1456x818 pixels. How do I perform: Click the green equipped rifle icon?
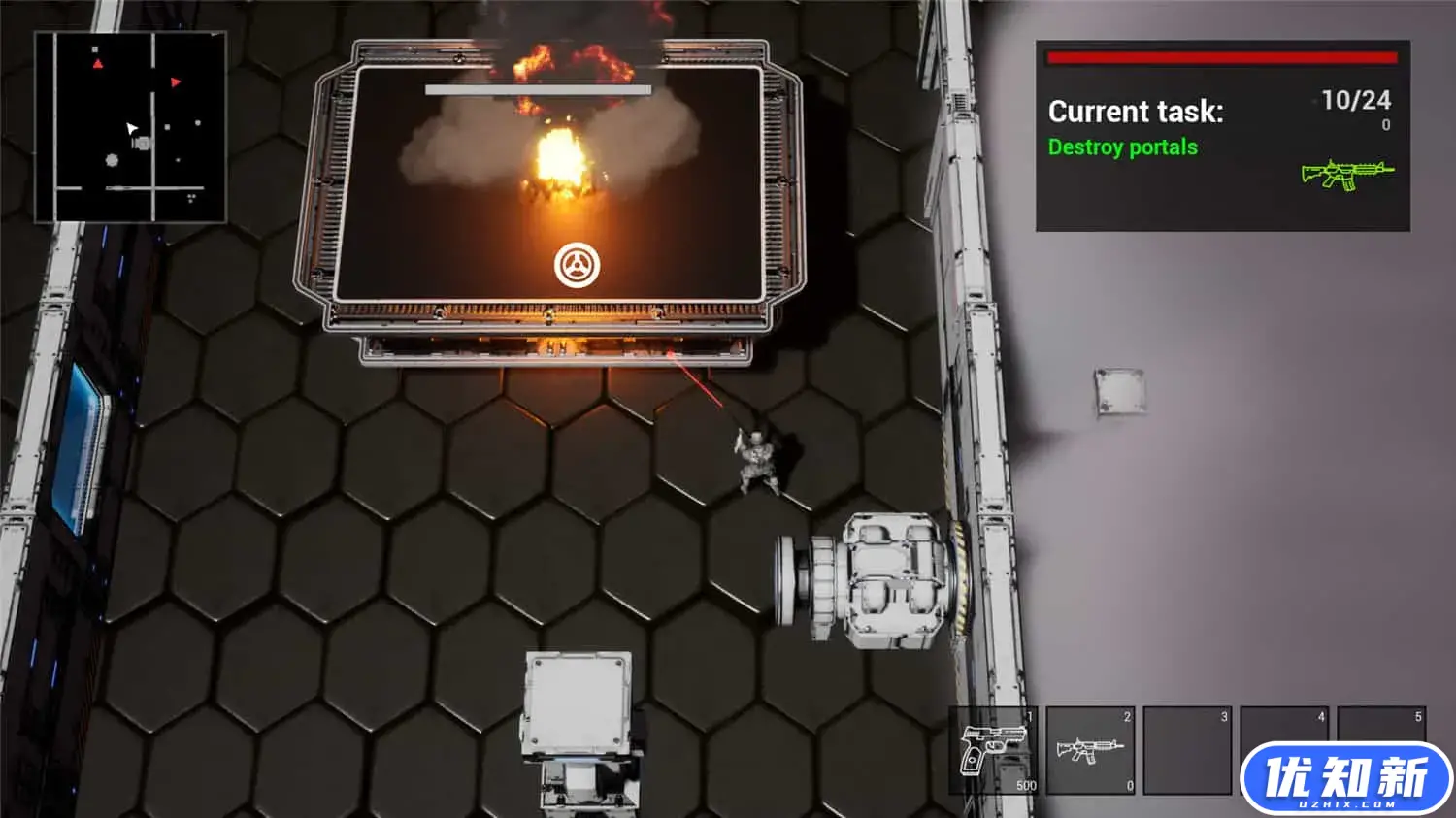click(x=1347, y=175)
